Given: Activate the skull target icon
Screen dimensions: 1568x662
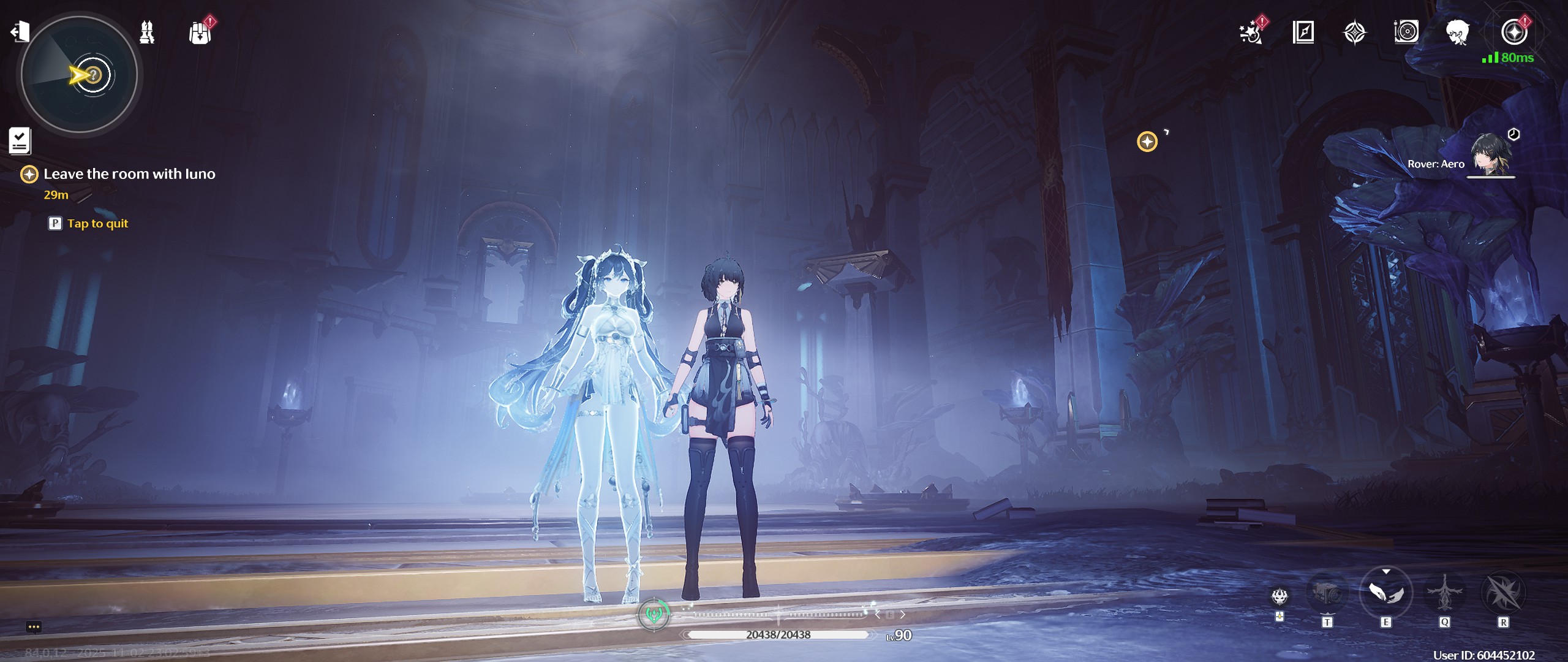Looking at the screenshot, I should click(x=1280, y=596).
